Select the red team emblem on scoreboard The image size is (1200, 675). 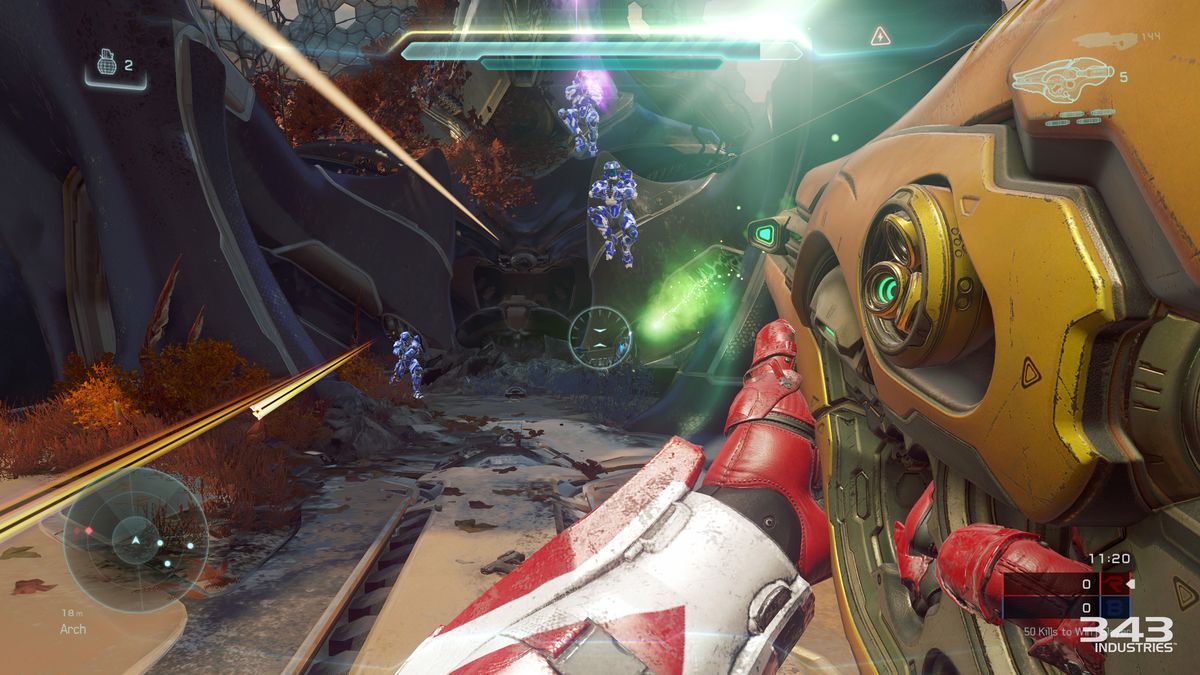pyautogui.click(x=1114, y=584)
